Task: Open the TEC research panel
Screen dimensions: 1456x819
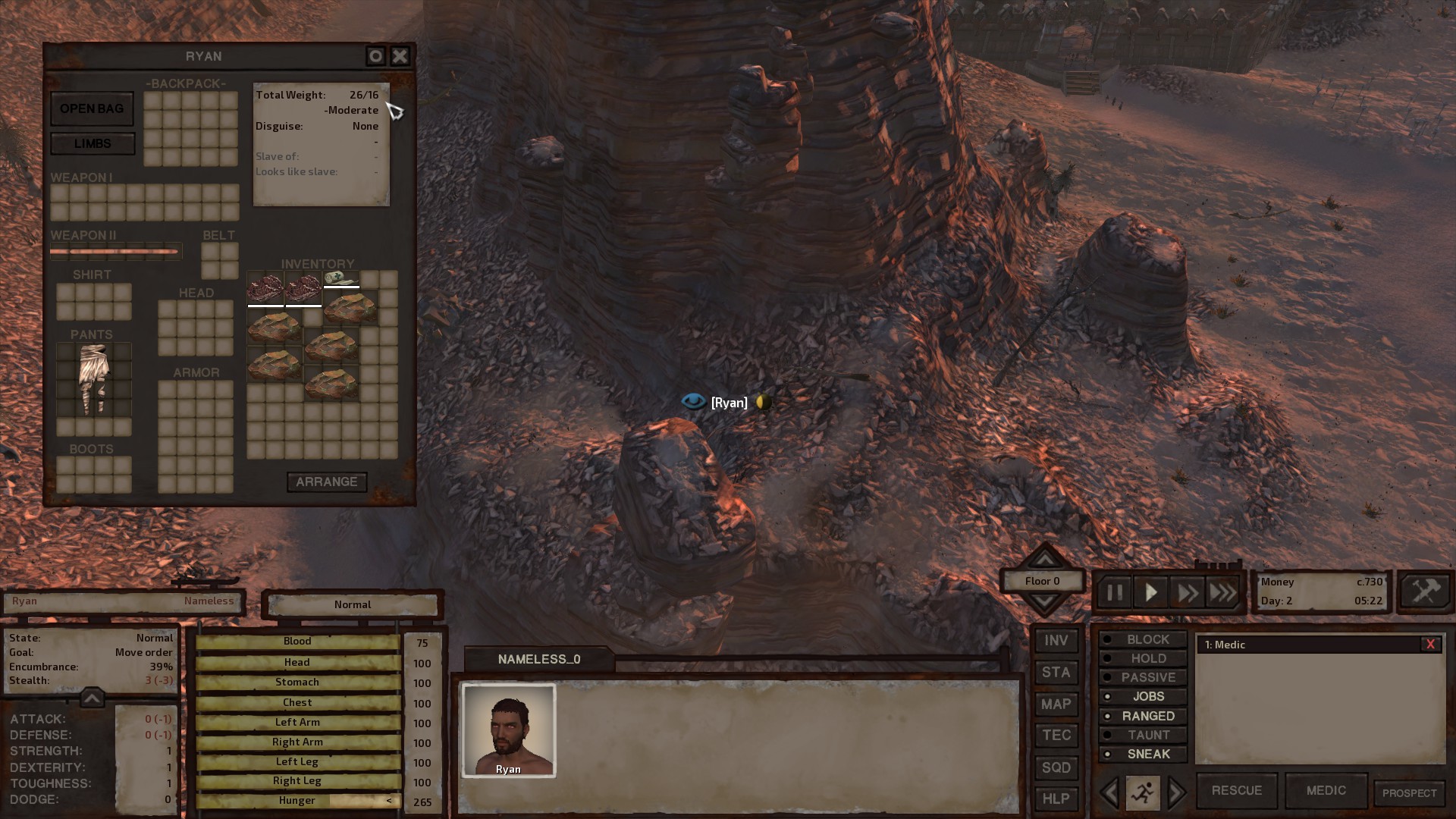Action: click(1056, 735)
